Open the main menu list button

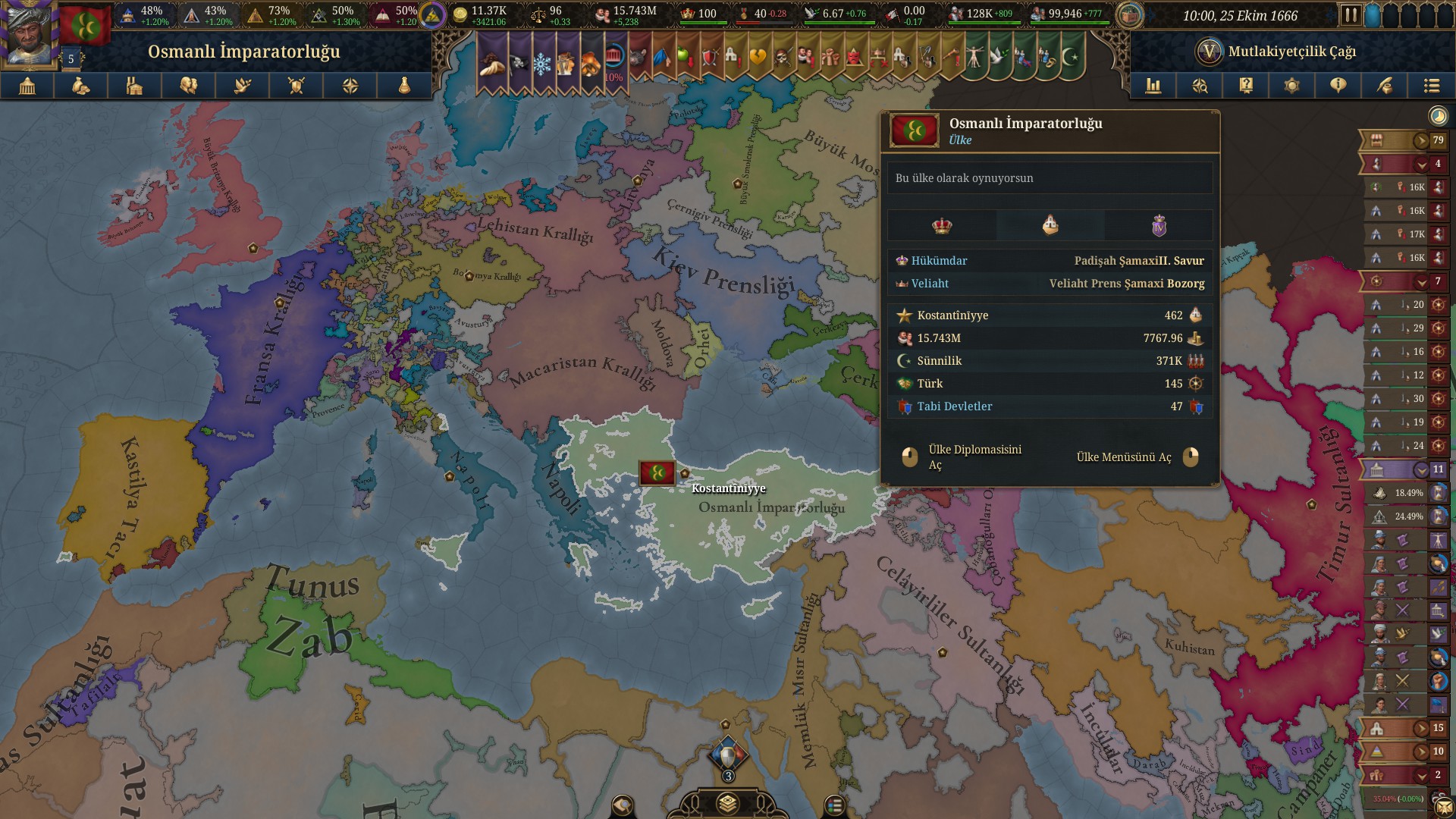(x=1431, y=86)
